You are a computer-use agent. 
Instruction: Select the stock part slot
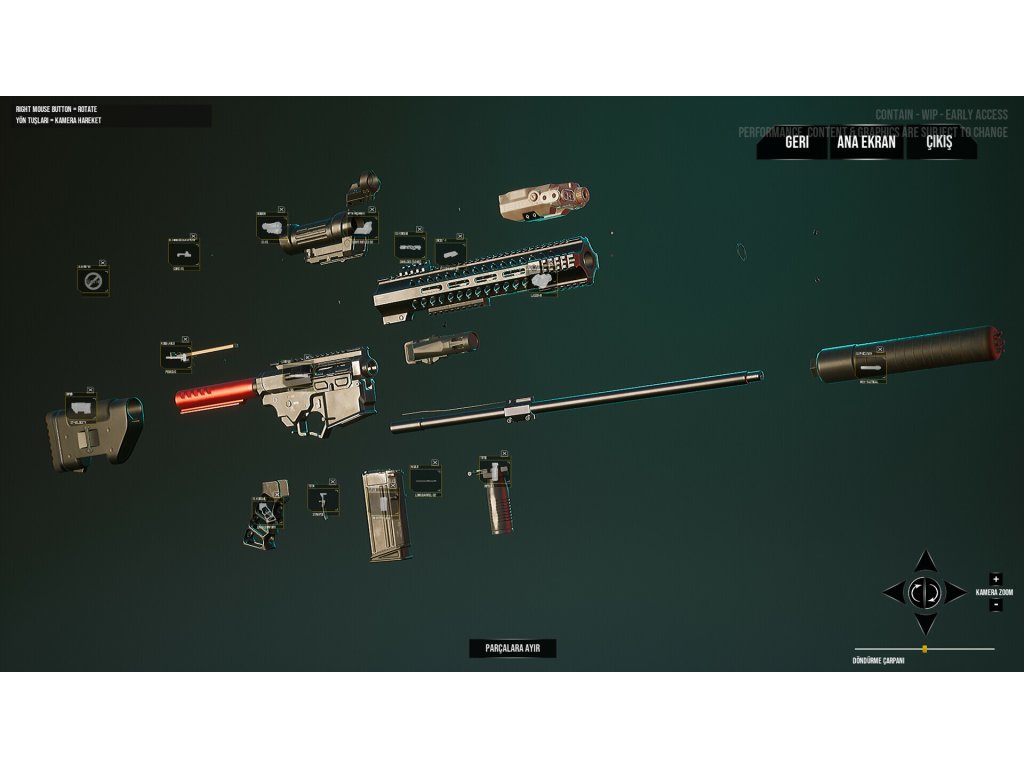pos(81,408)
